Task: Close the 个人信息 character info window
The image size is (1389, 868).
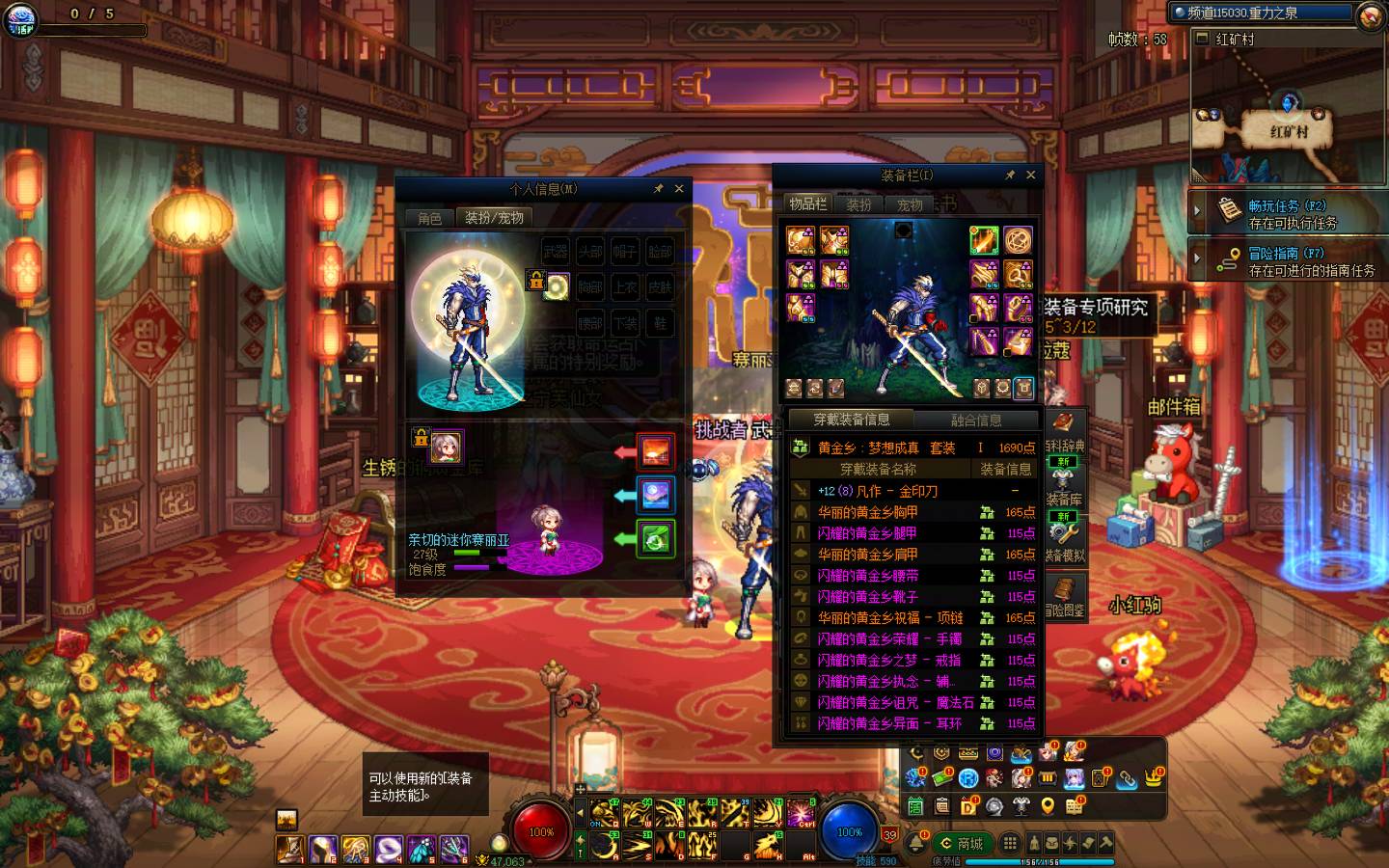Action: point(679,189)
